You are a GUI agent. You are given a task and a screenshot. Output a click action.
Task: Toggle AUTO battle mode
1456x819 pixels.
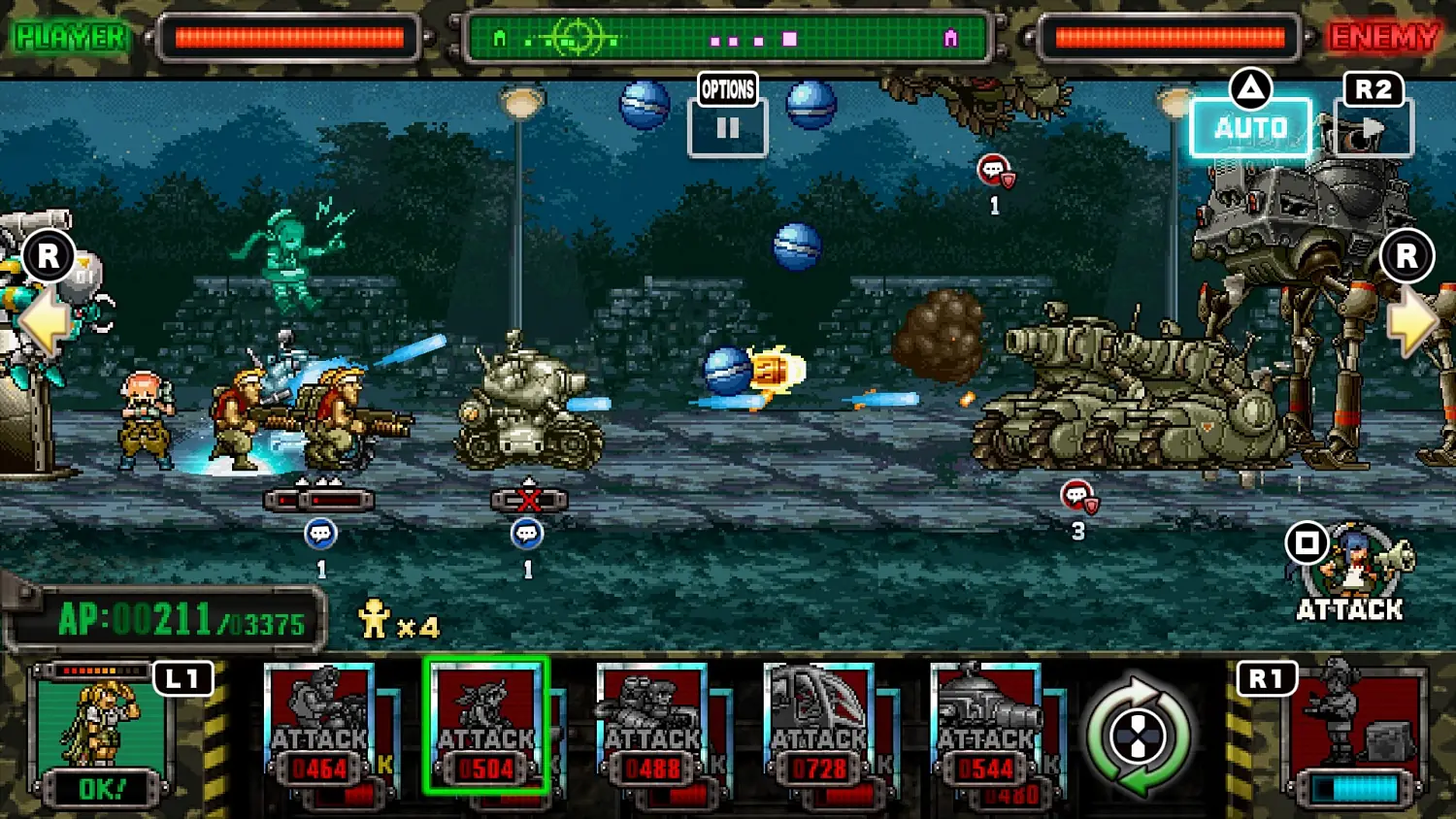1251,126
